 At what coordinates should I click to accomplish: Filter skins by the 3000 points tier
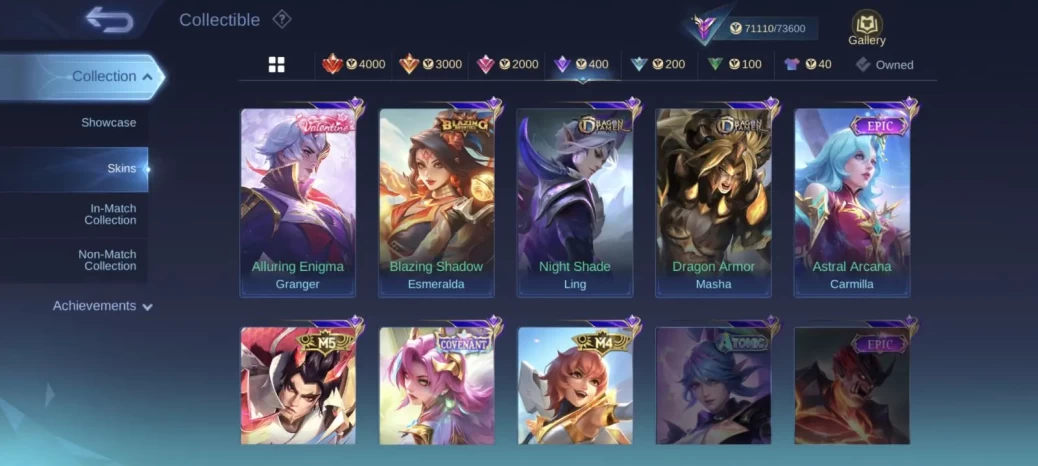pyautogui.click(x=431, y=65)
